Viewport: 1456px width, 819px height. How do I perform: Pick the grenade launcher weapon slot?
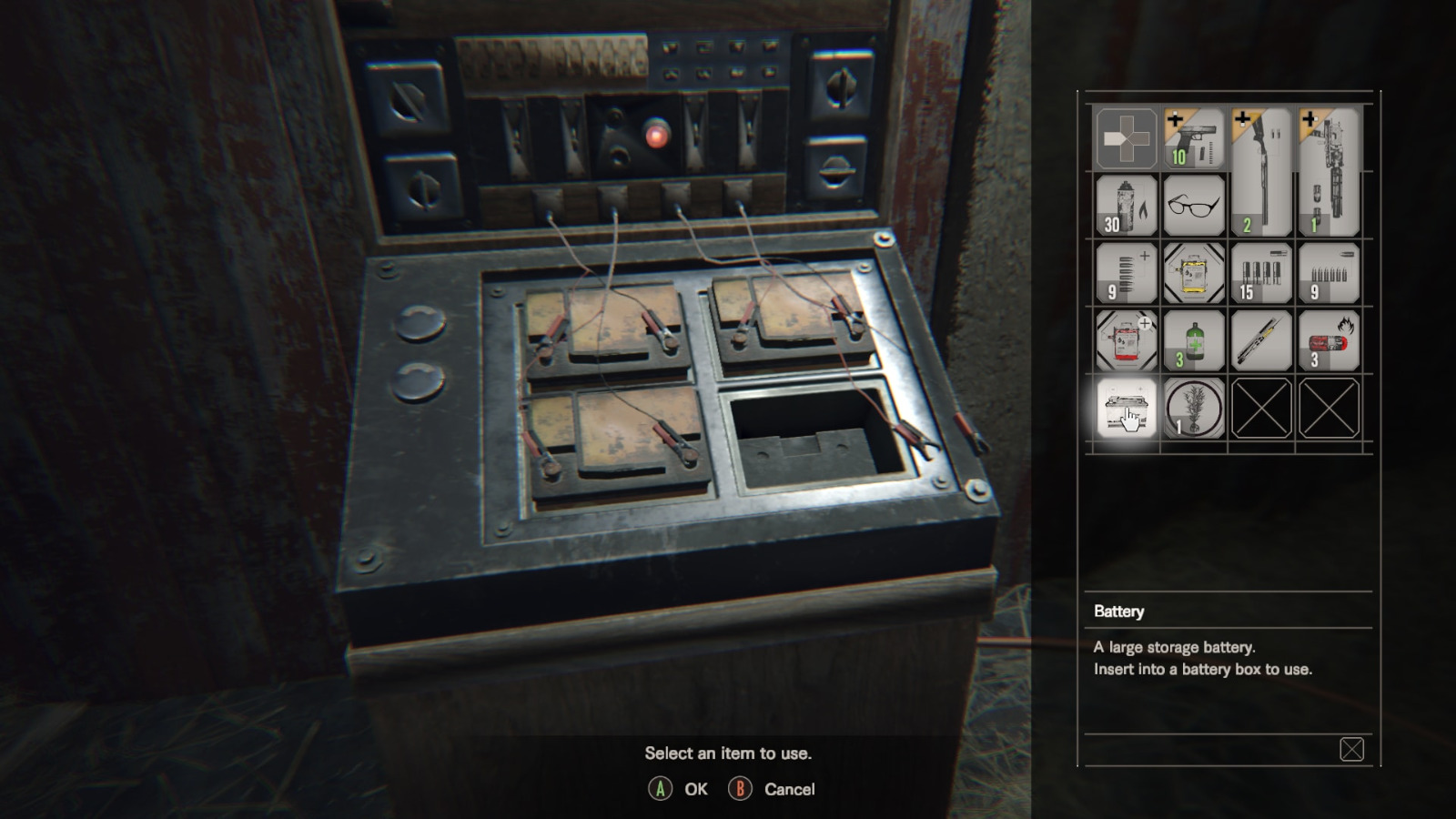[1329, 172]
